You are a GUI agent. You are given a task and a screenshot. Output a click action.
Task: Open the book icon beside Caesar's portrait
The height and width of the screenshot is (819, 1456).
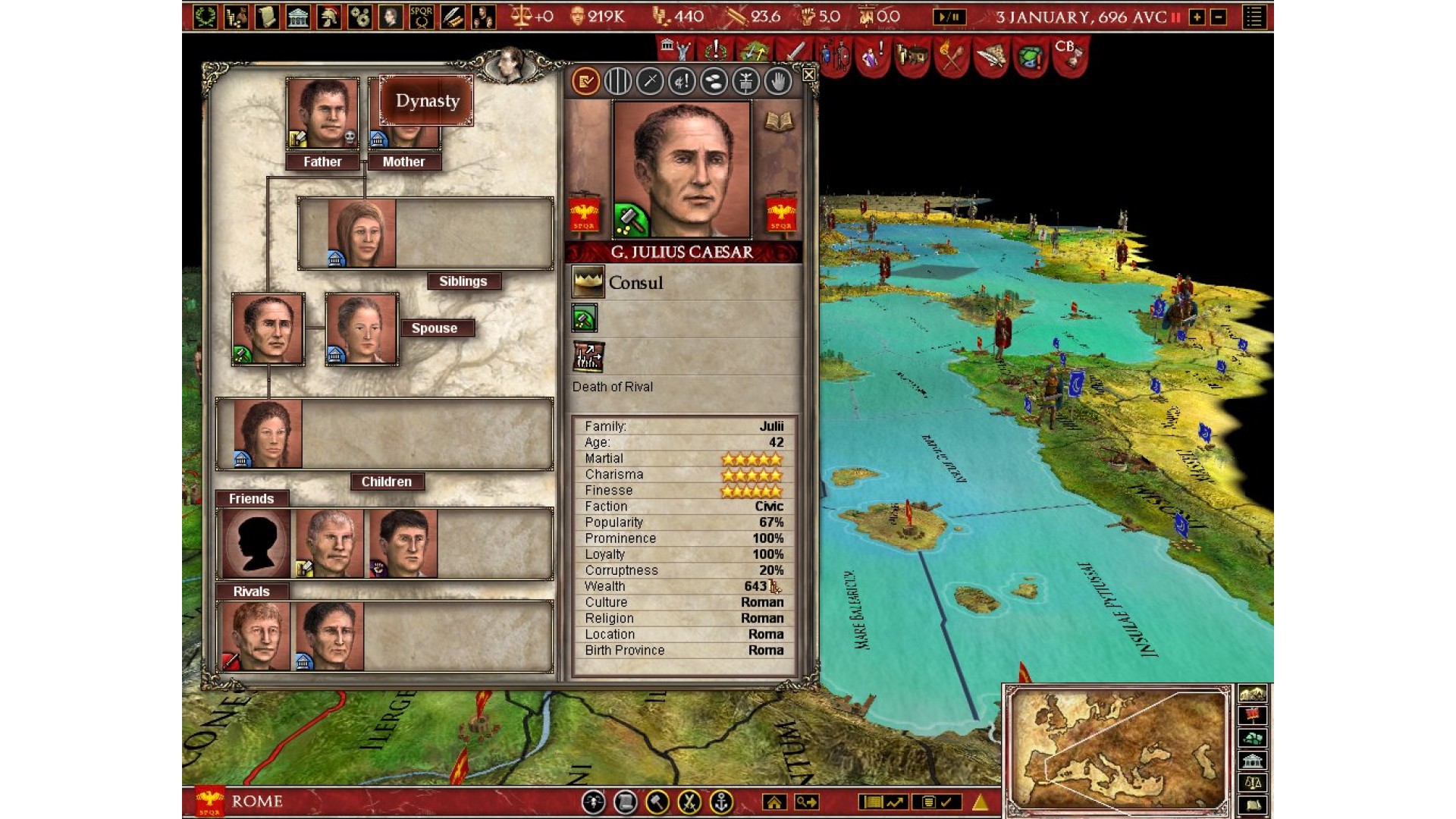[778, 122]
